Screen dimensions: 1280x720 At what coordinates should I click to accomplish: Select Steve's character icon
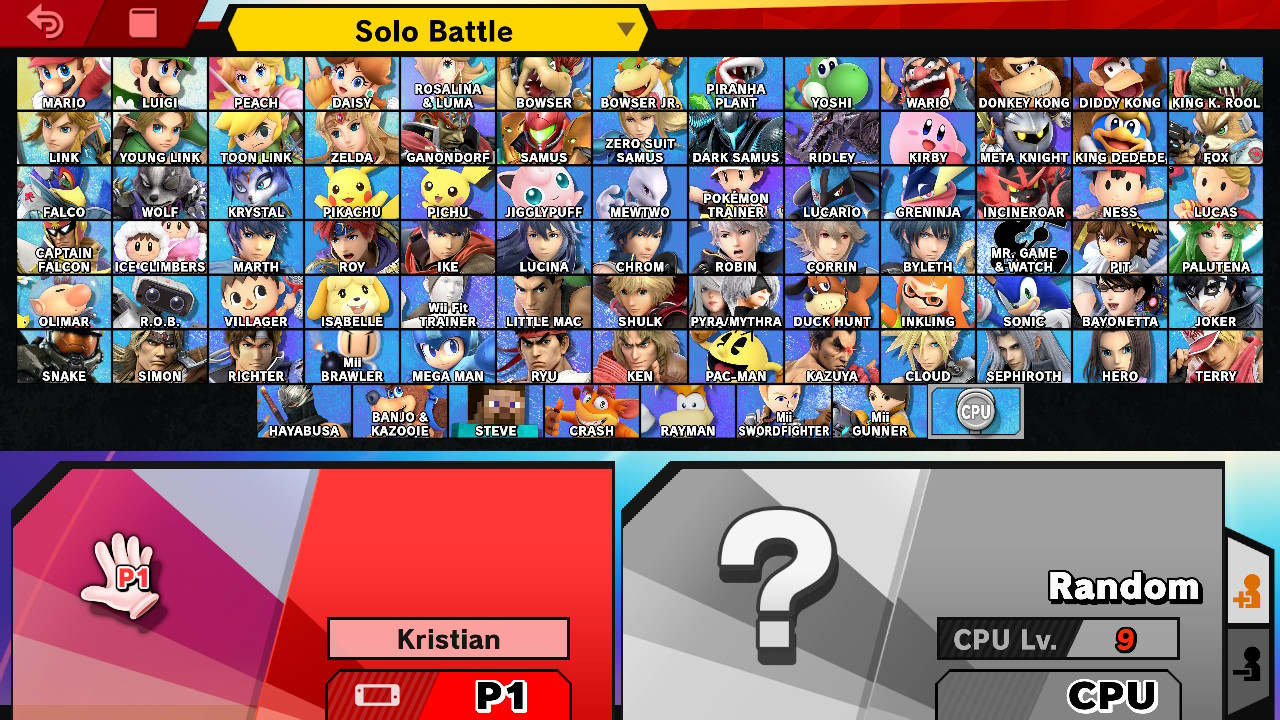pyautogui.click(x=495, y=410)
